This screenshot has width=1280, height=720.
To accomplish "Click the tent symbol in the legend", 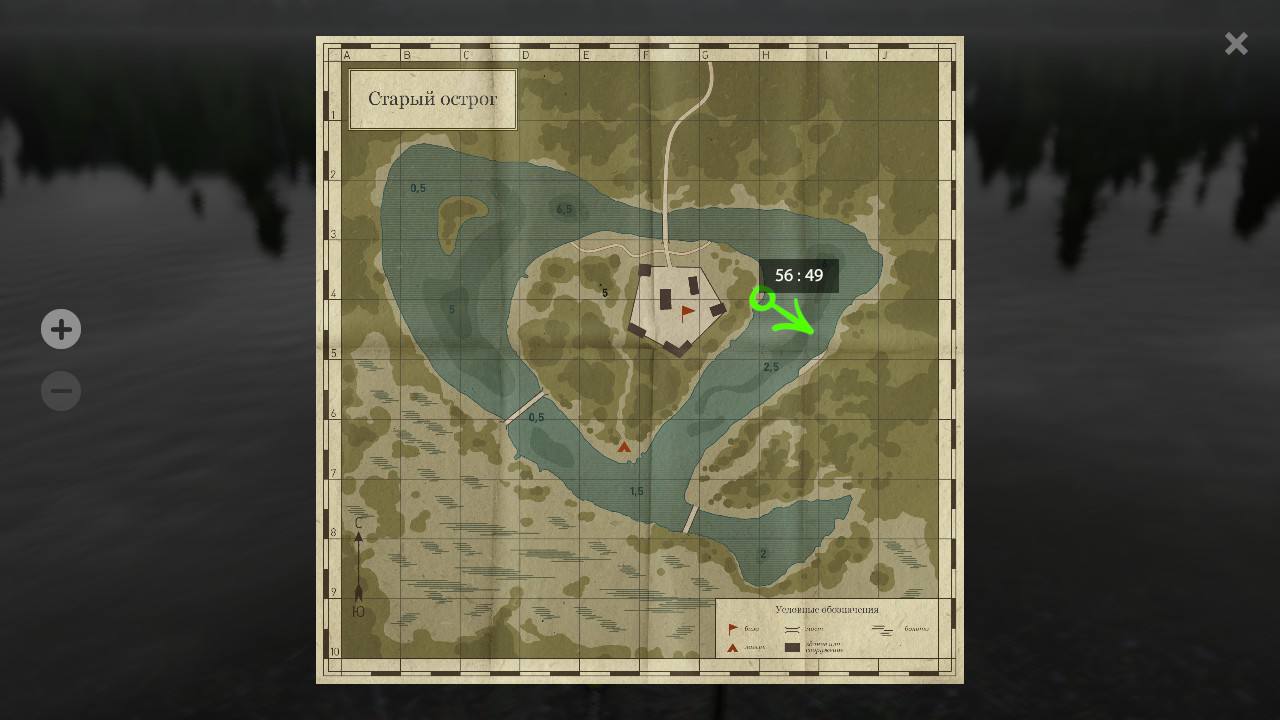I will pos(732,646).
